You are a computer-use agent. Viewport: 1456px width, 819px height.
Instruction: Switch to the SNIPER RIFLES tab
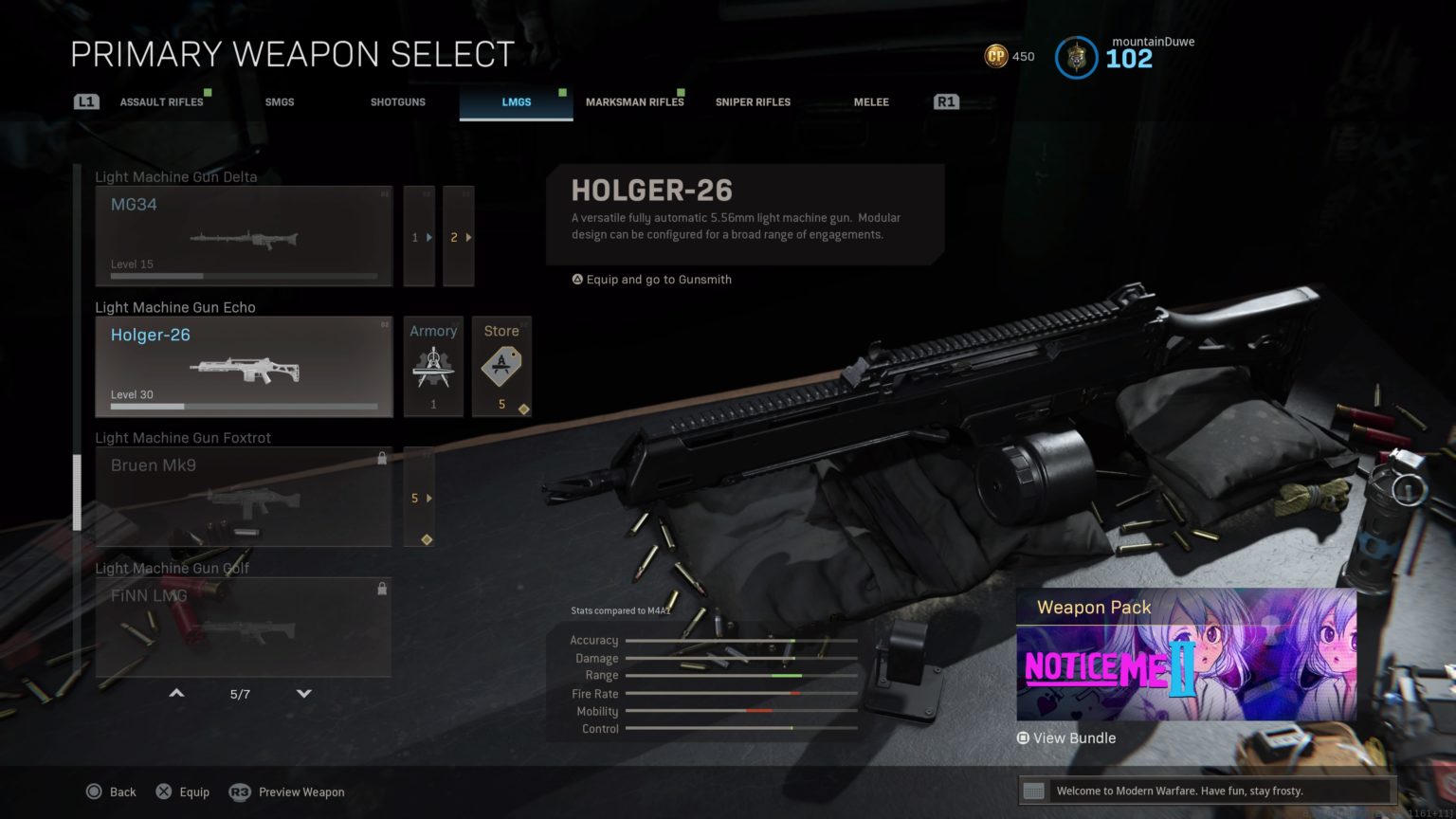[752, 101]
